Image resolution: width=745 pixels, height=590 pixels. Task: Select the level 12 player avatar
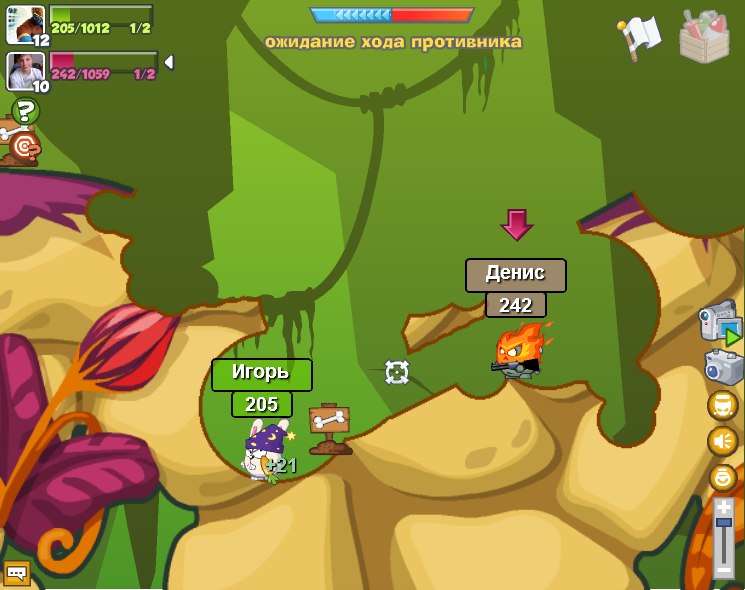(25, 24)
